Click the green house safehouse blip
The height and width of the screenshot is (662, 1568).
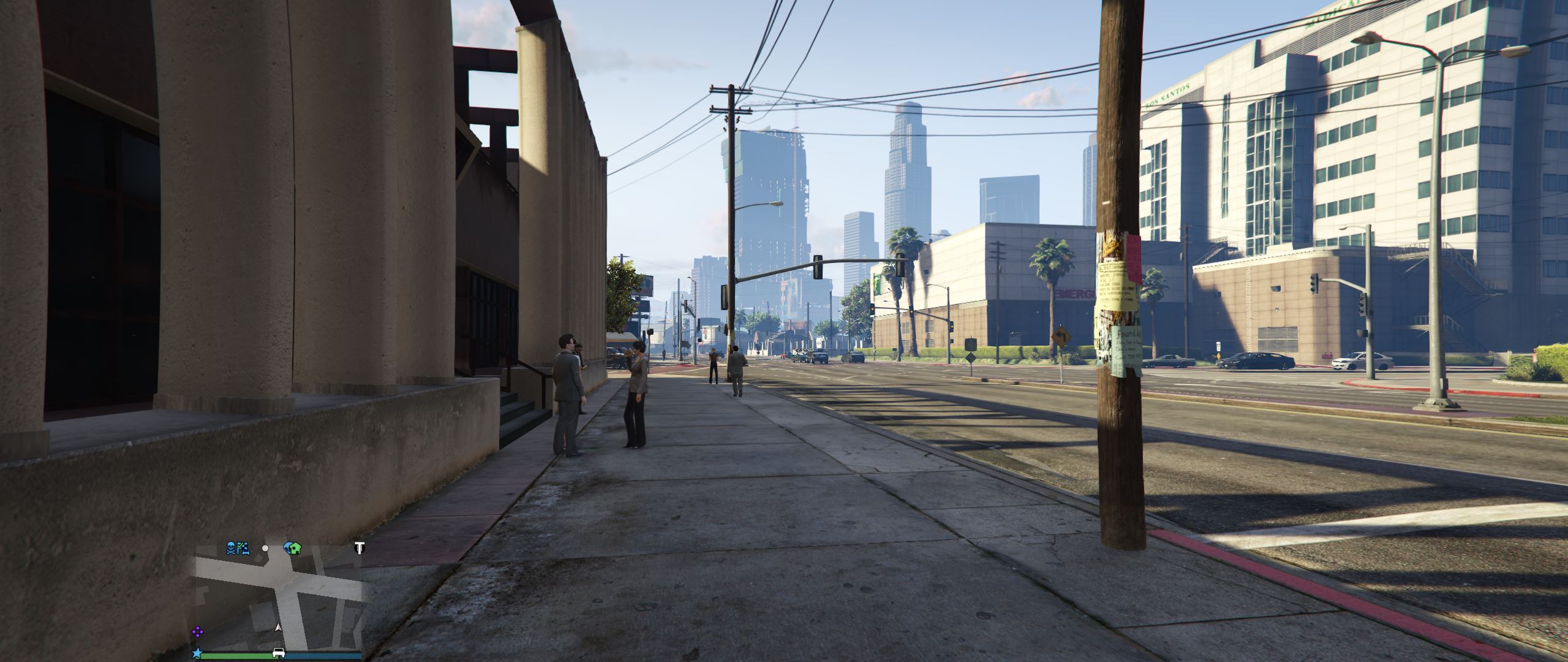295,547
